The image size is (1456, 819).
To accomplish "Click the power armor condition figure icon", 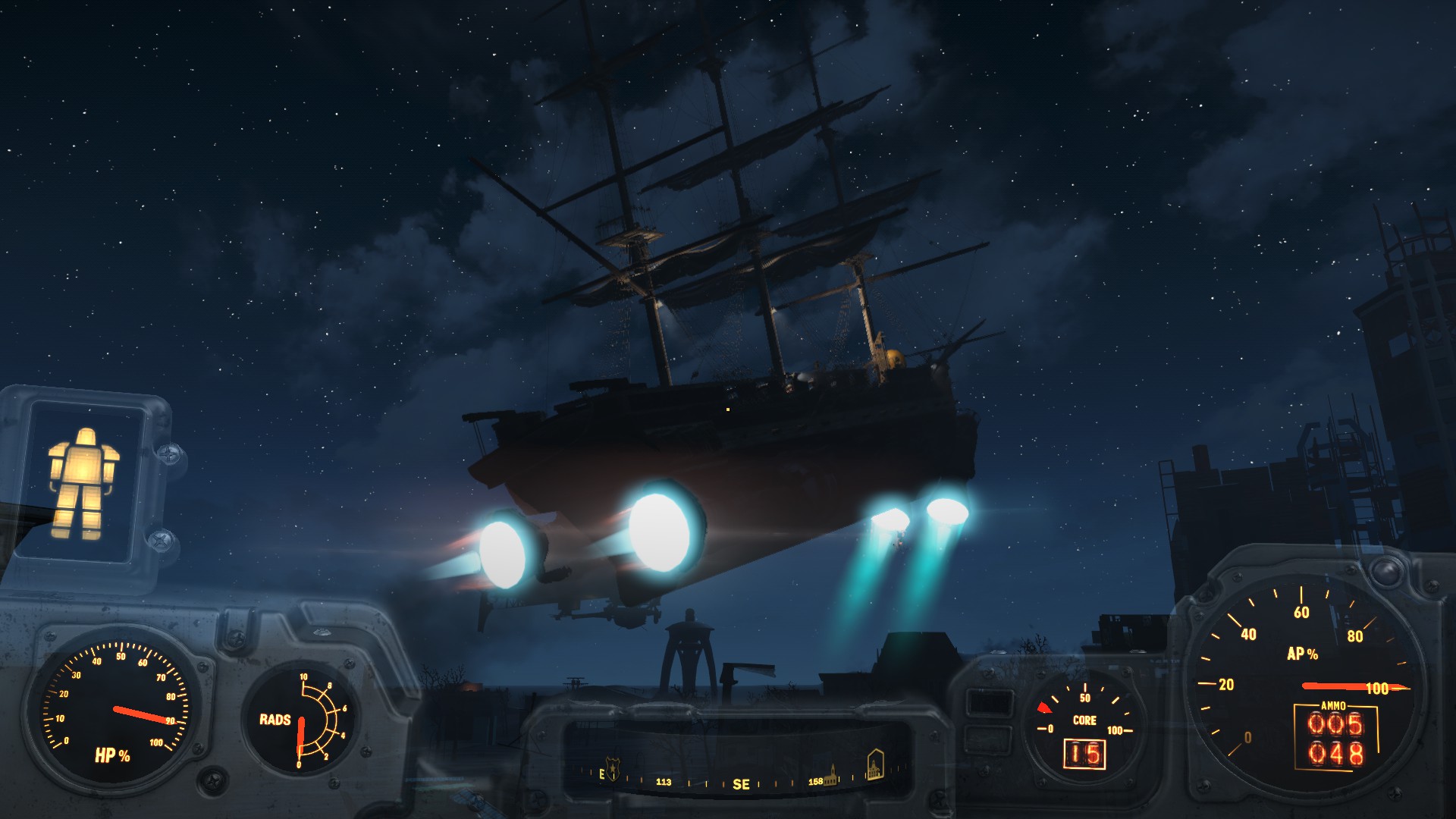I will point(83,483).
